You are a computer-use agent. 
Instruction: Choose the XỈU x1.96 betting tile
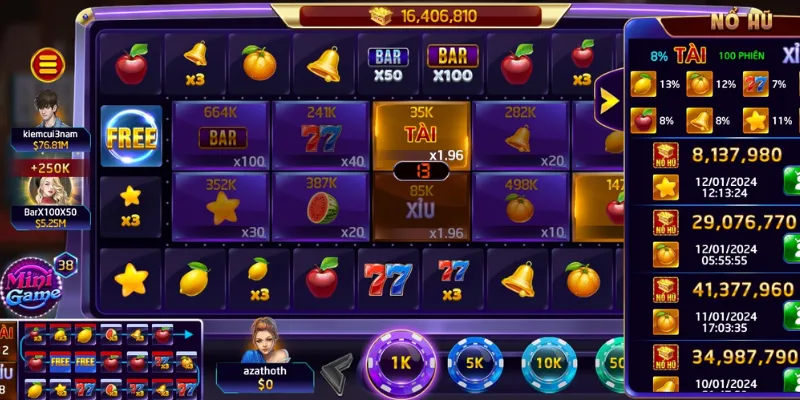(x=421, y=208)
